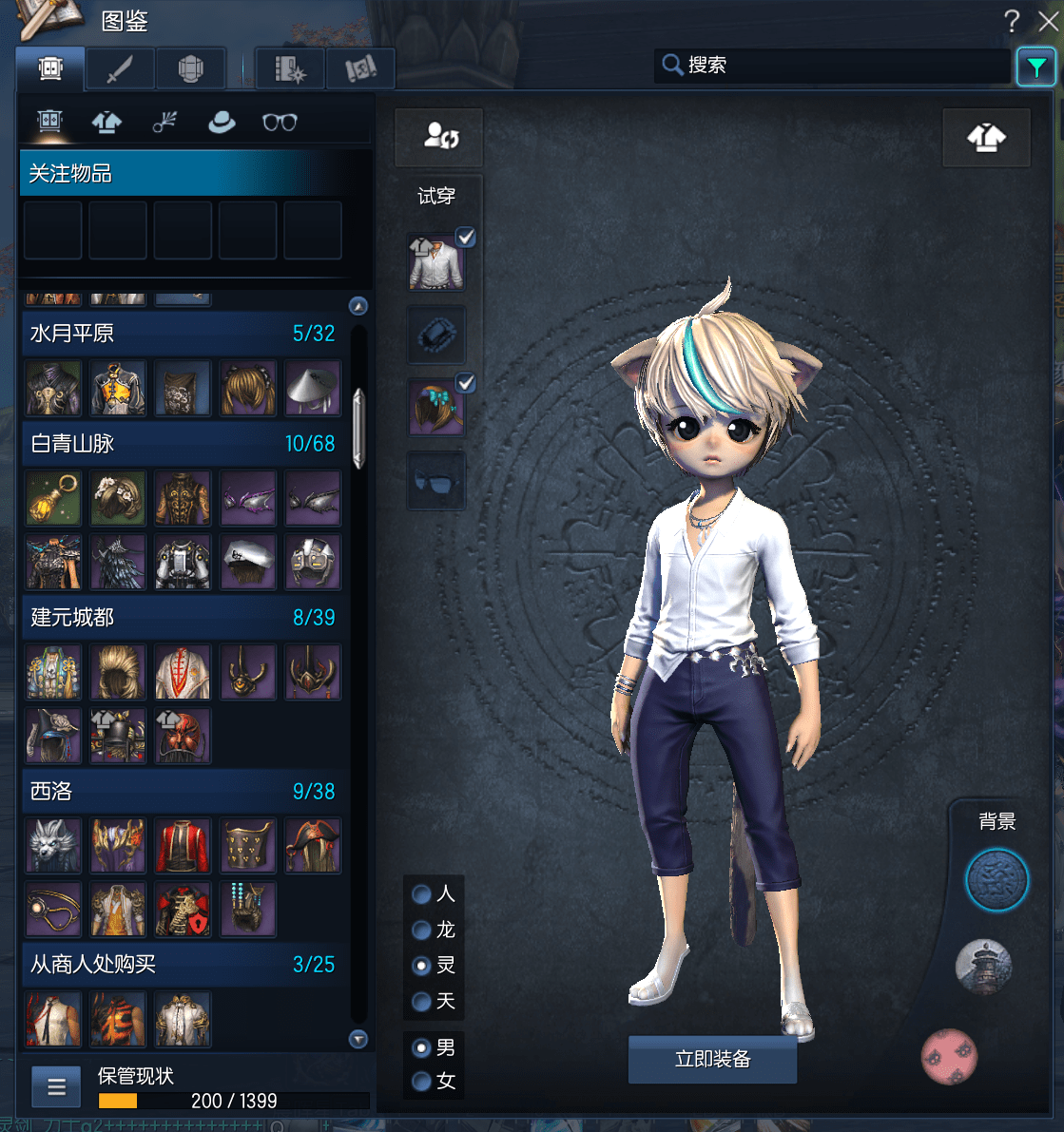Open the green filter funnel button
Image resolution: width=1064 pixels, height=1132 pixels.
tap(1035, 67)
